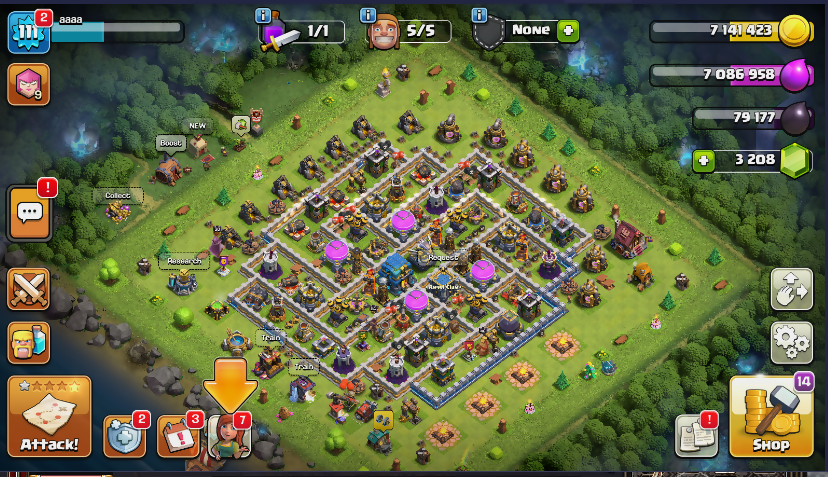Screen dimensions: 828x477
Task: Click the blue level 111 badge
Action: [28, 33]
